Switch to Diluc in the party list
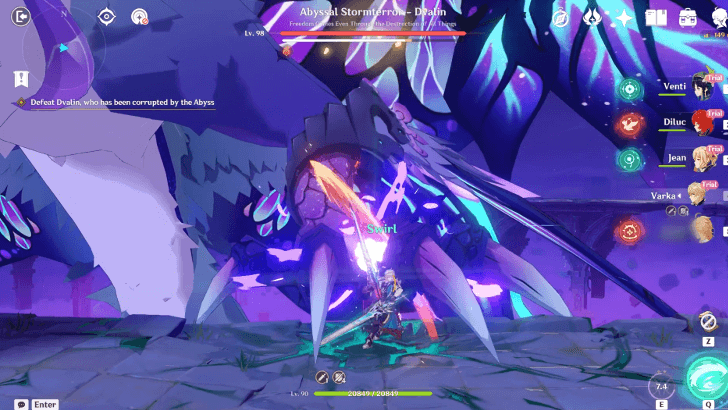Screen dimensions: 728x410 pyautogui.click(x=702, y=123)
